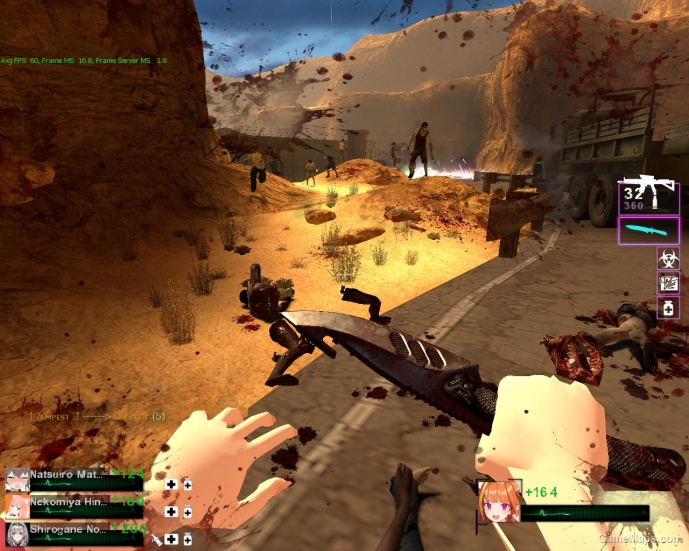Click Natsuiro Mat... teammate portrait

[x=16, y=479]
